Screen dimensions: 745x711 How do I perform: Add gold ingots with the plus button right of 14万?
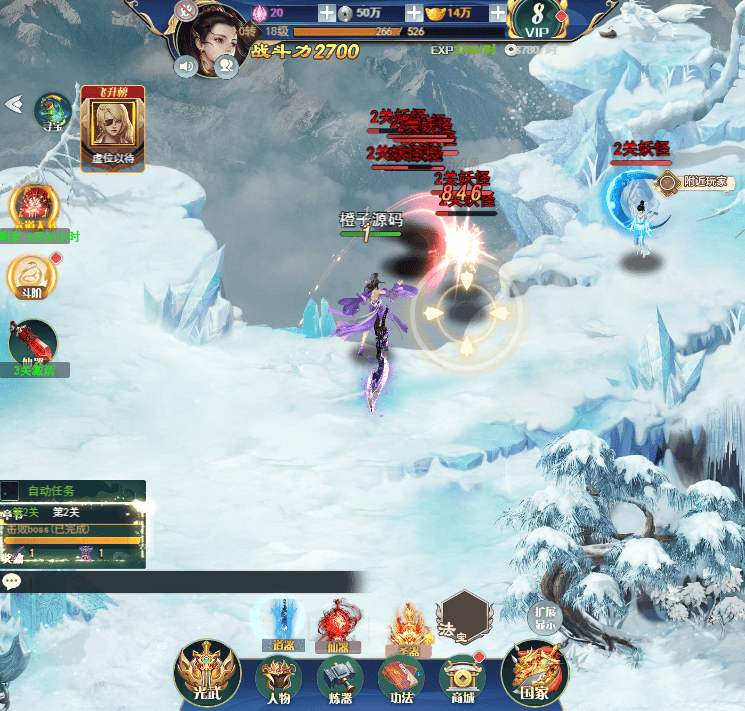coord(495,13)
